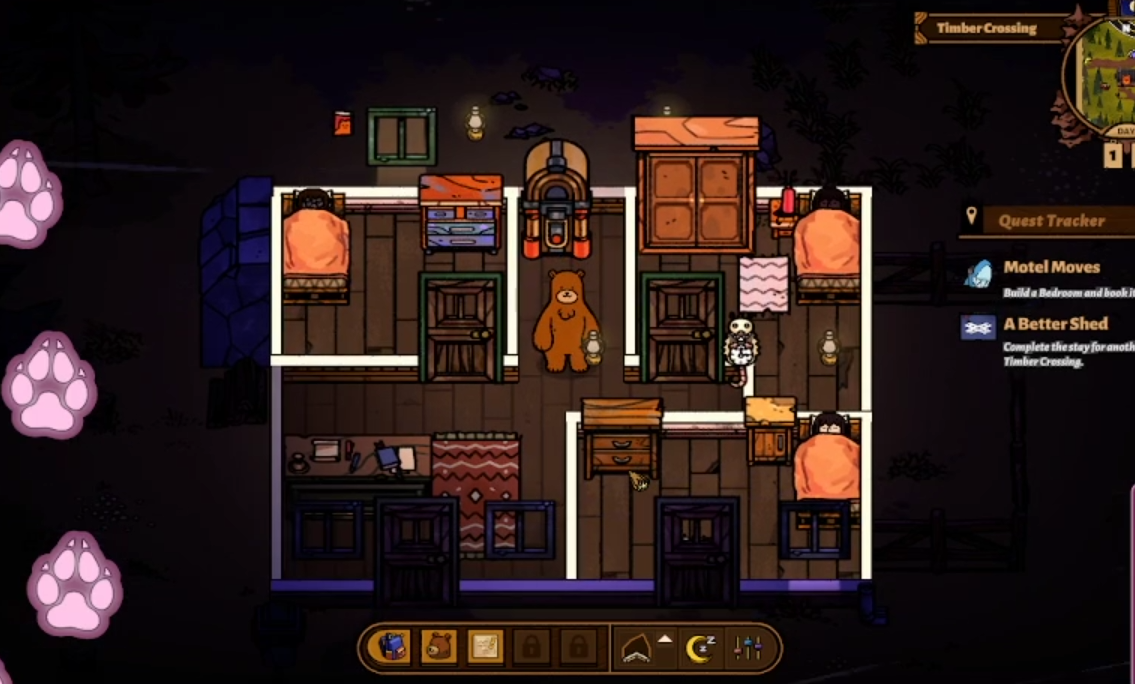The image size is (1135, 684).
Task: Open the parchment map icon
Action: click(485, 647)
